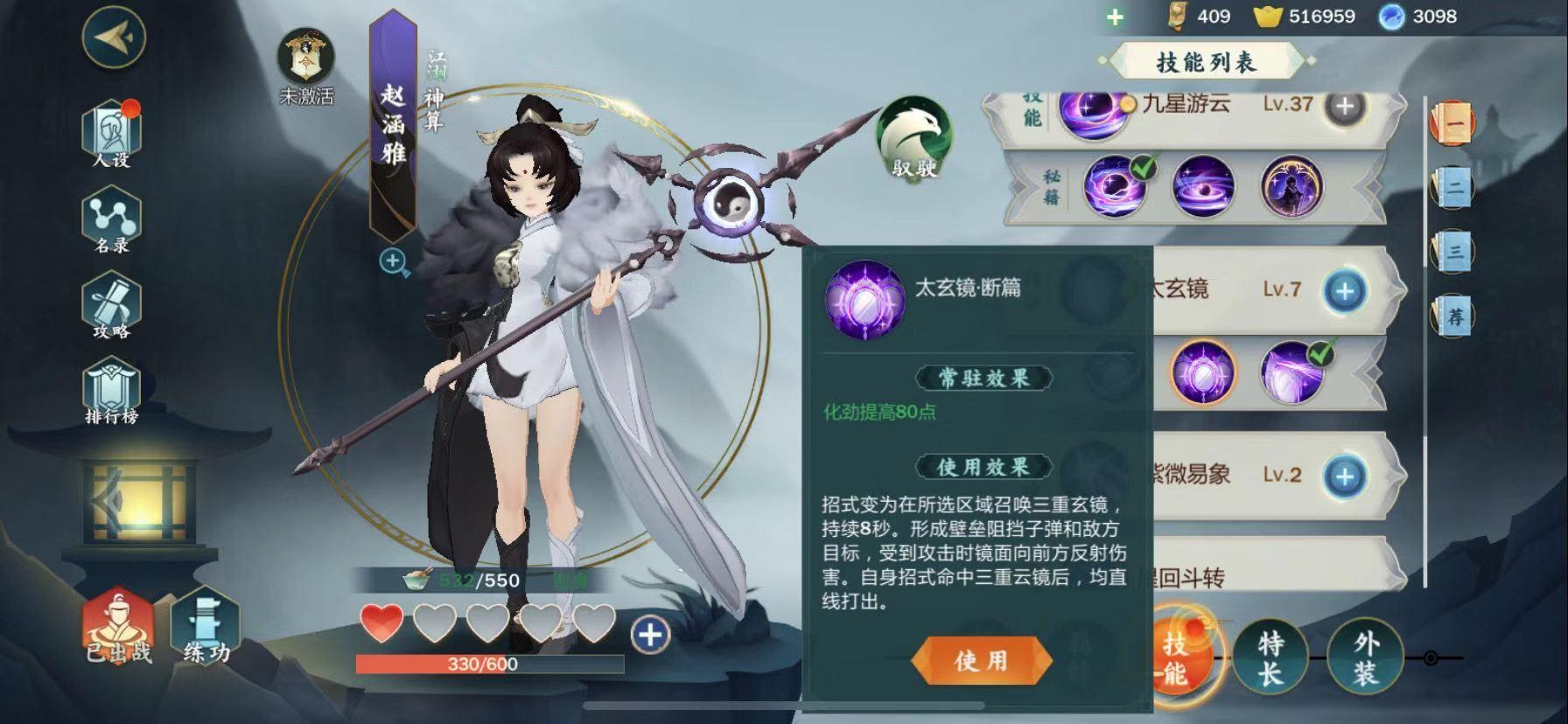This screenshot has height=724, width=1568.
Task: Select skill preset tab 一
Action: [x=1452, y=124]
